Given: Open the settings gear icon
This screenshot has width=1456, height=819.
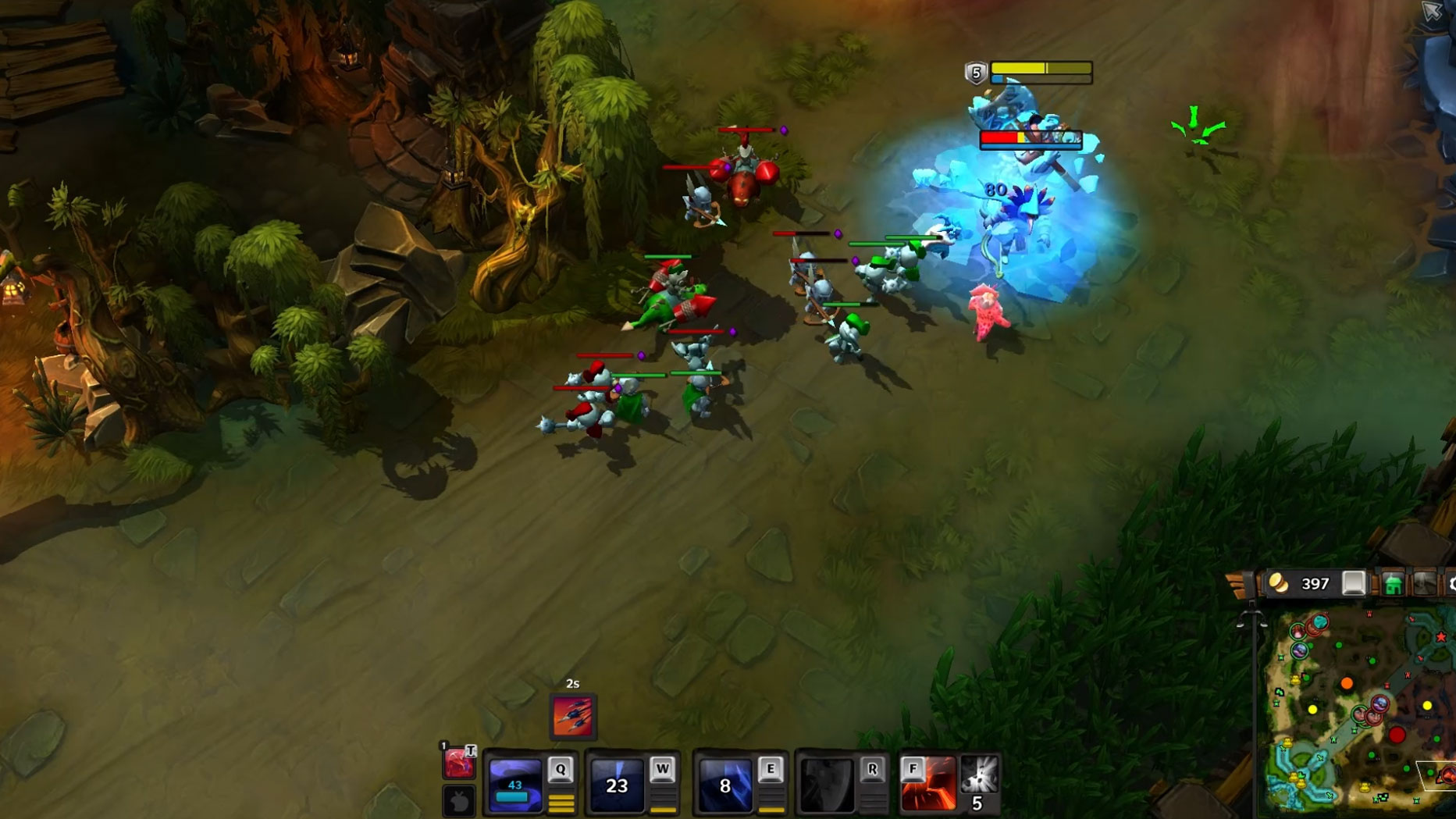Looking at the screenshot, I should click(x=1451, y=584).
